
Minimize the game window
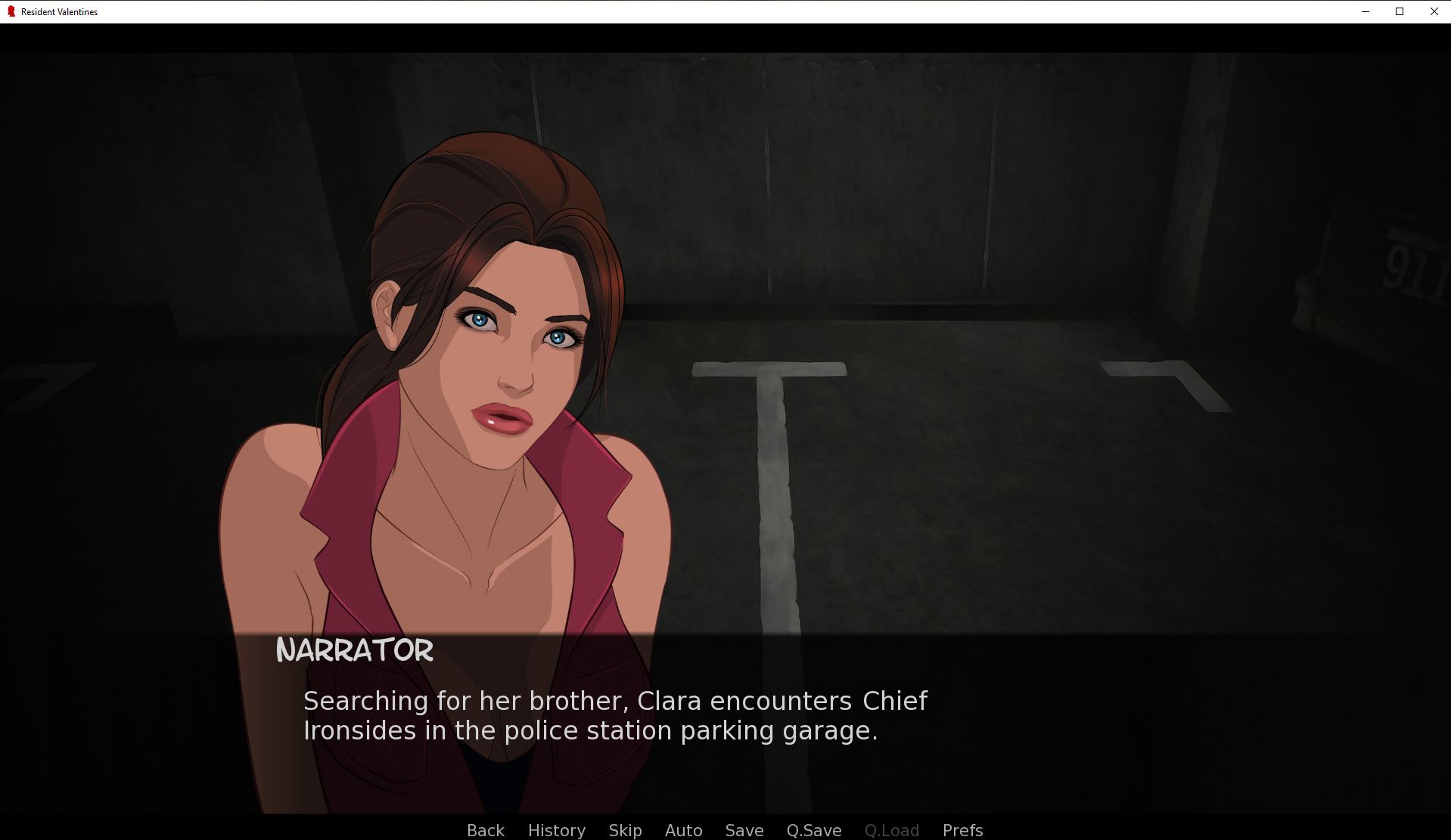pyautogui.click(x=1366, y=11)
